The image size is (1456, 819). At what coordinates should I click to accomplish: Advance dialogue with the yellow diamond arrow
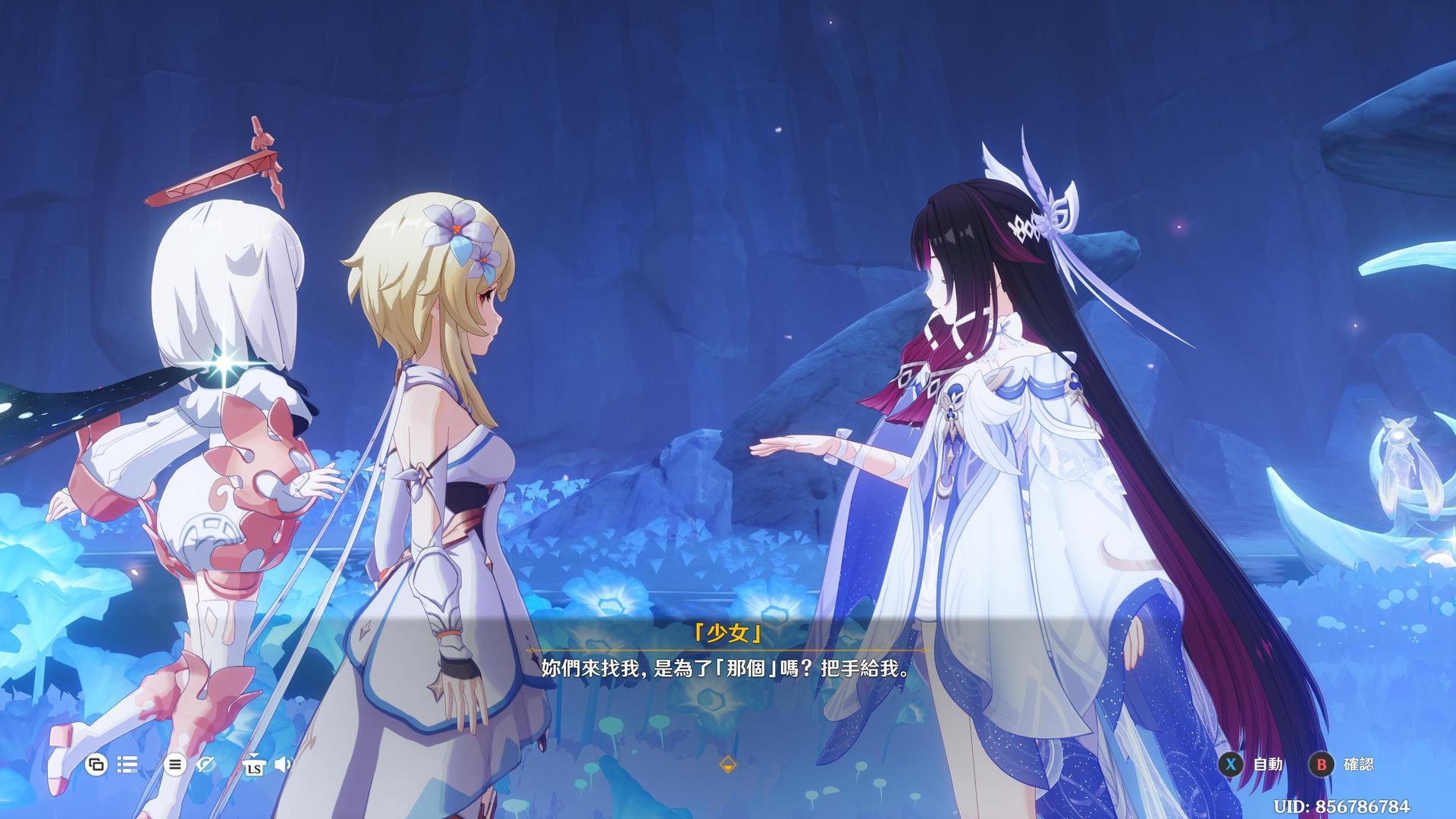(x=727, y=764)
